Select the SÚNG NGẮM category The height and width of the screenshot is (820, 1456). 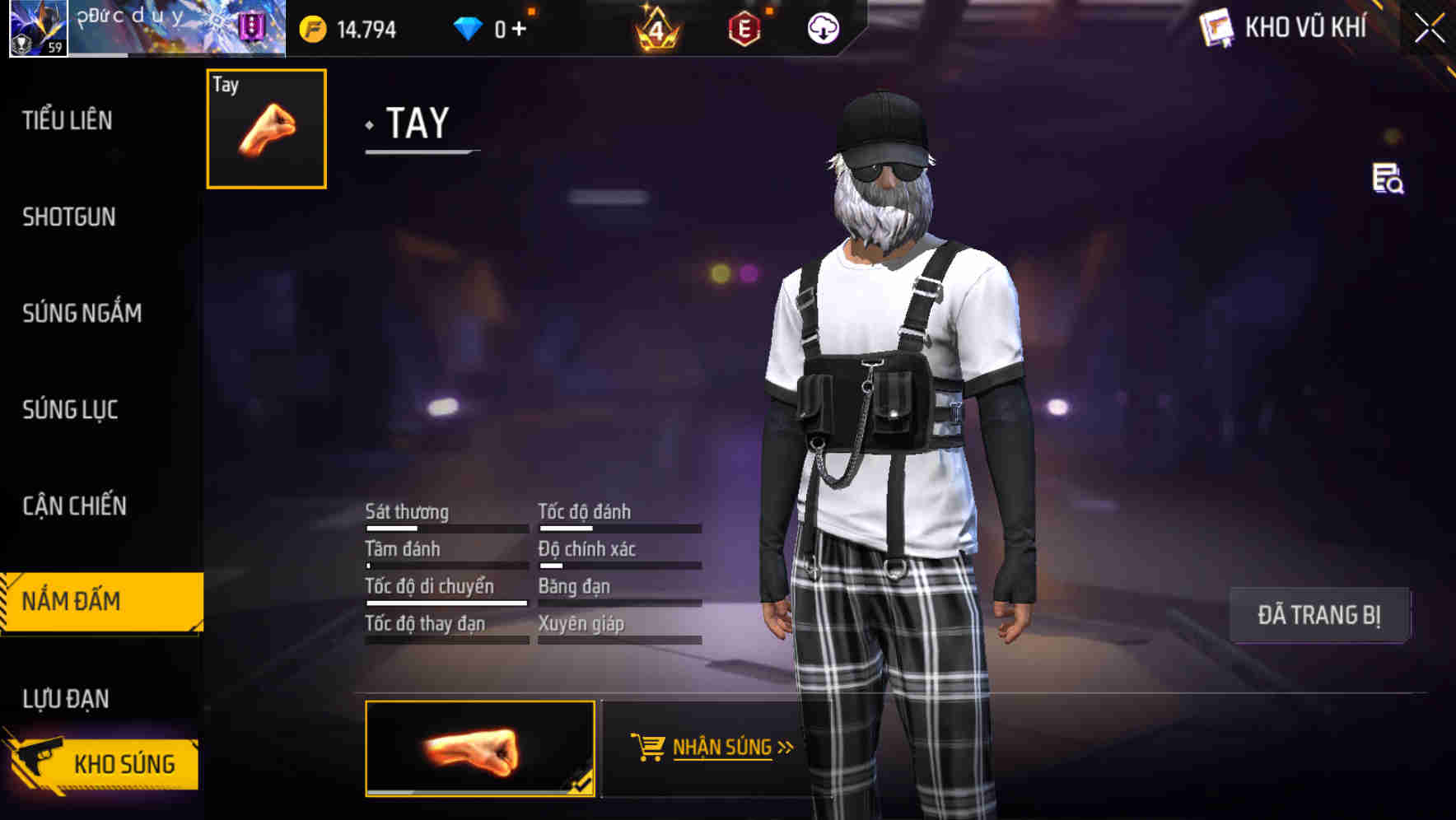(x=82, y=313)
